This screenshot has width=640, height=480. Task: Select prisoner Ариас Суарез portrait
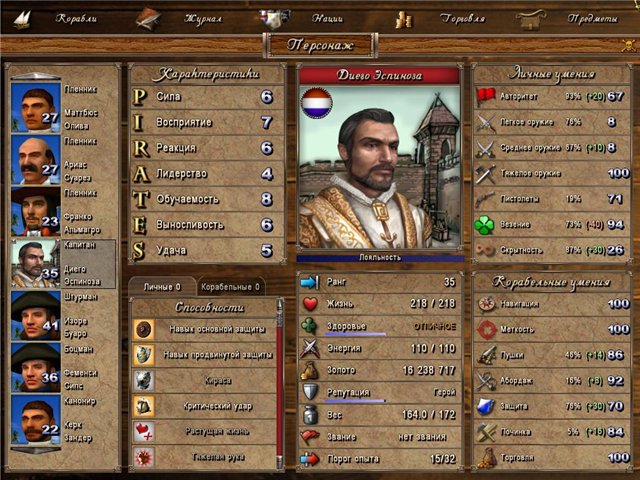(x=34, y=158)
